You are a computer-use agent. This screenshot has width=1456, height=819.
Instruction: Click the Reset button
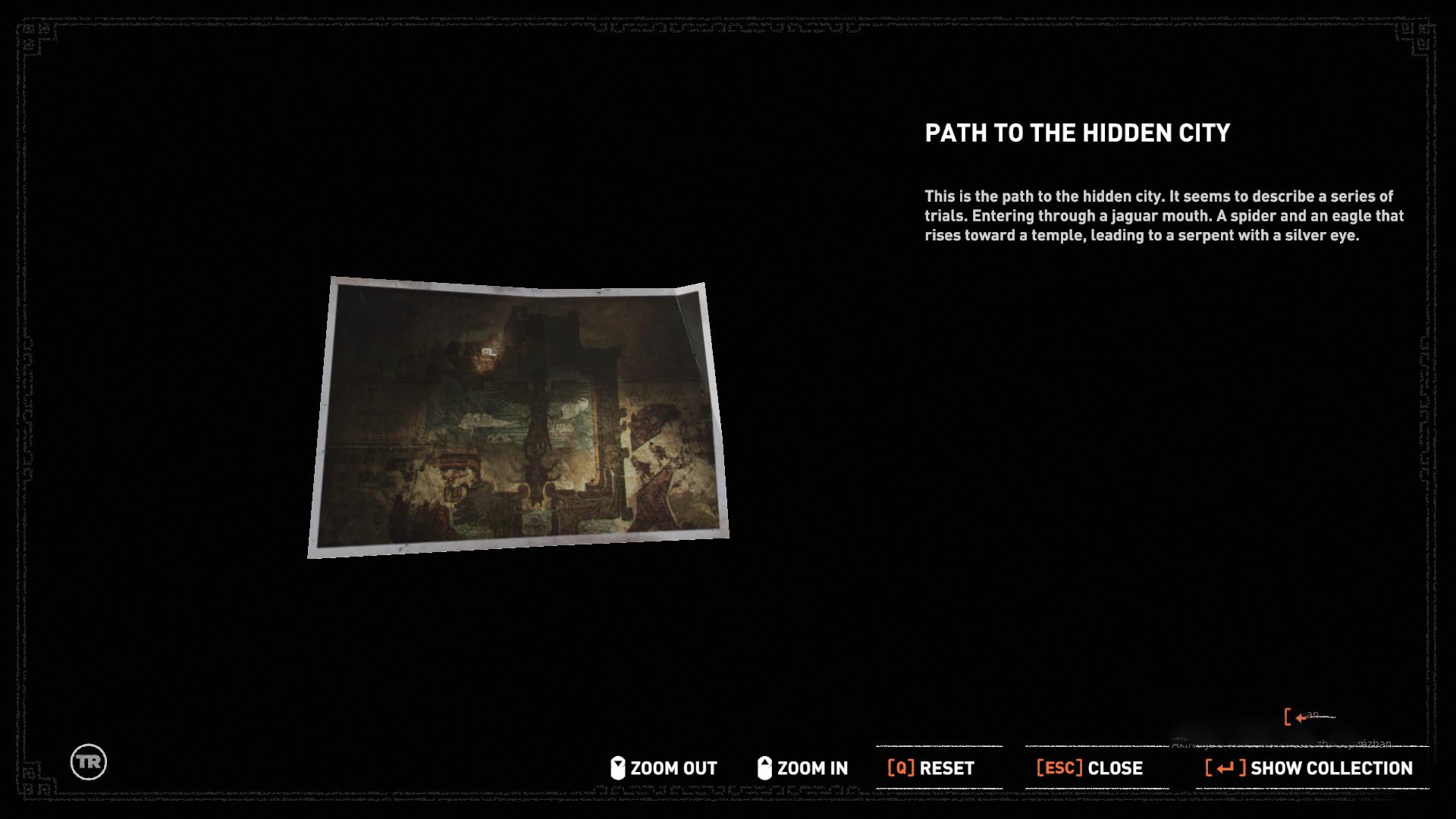931,768
